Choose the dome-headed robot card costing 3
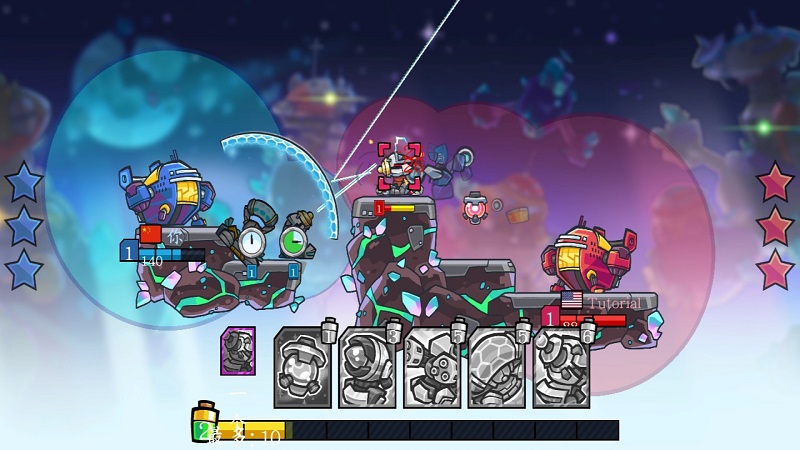Screen dimensions: 800x450 pyautogui.click(x=367, y=368)
